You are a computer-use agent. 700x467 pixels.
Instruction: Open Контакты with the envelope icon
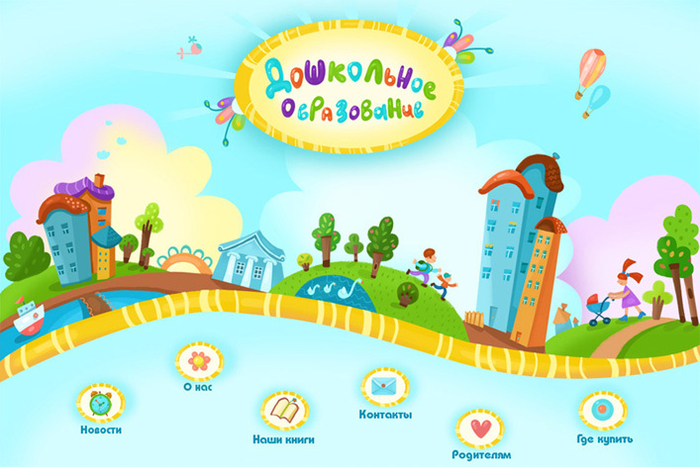(385, 386)
